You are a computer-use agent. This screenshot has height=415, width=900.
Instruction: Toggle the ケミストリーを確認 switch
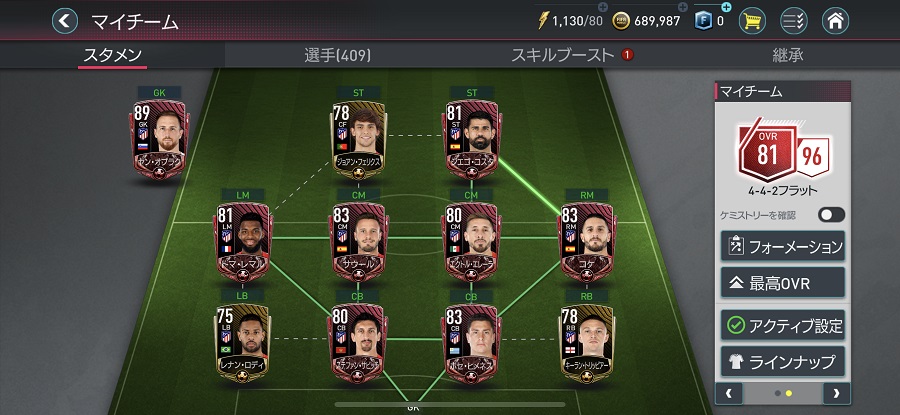coord(830,215)
